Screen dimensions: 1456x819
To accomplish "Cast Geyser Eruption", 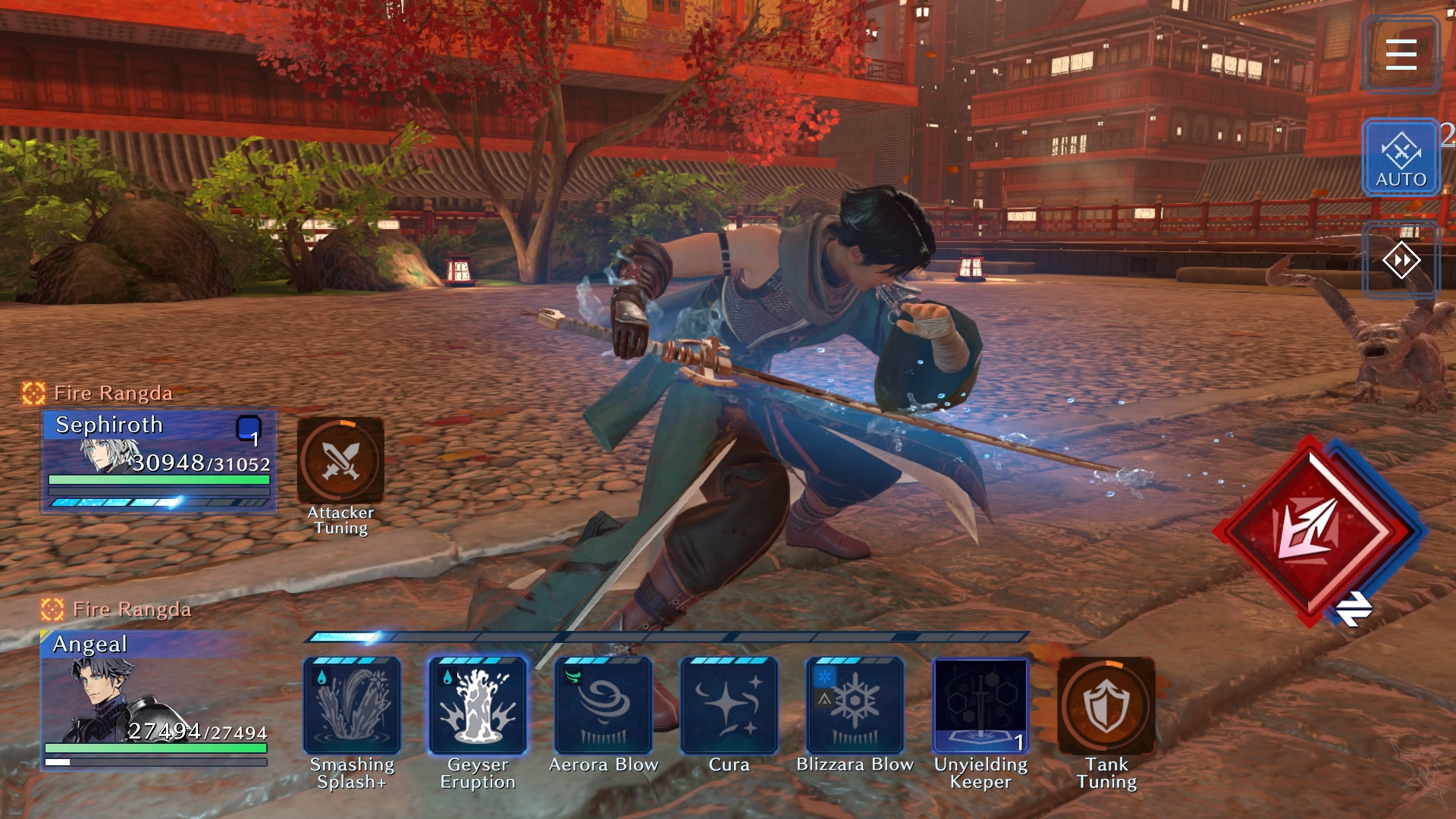I will (478, 706).
